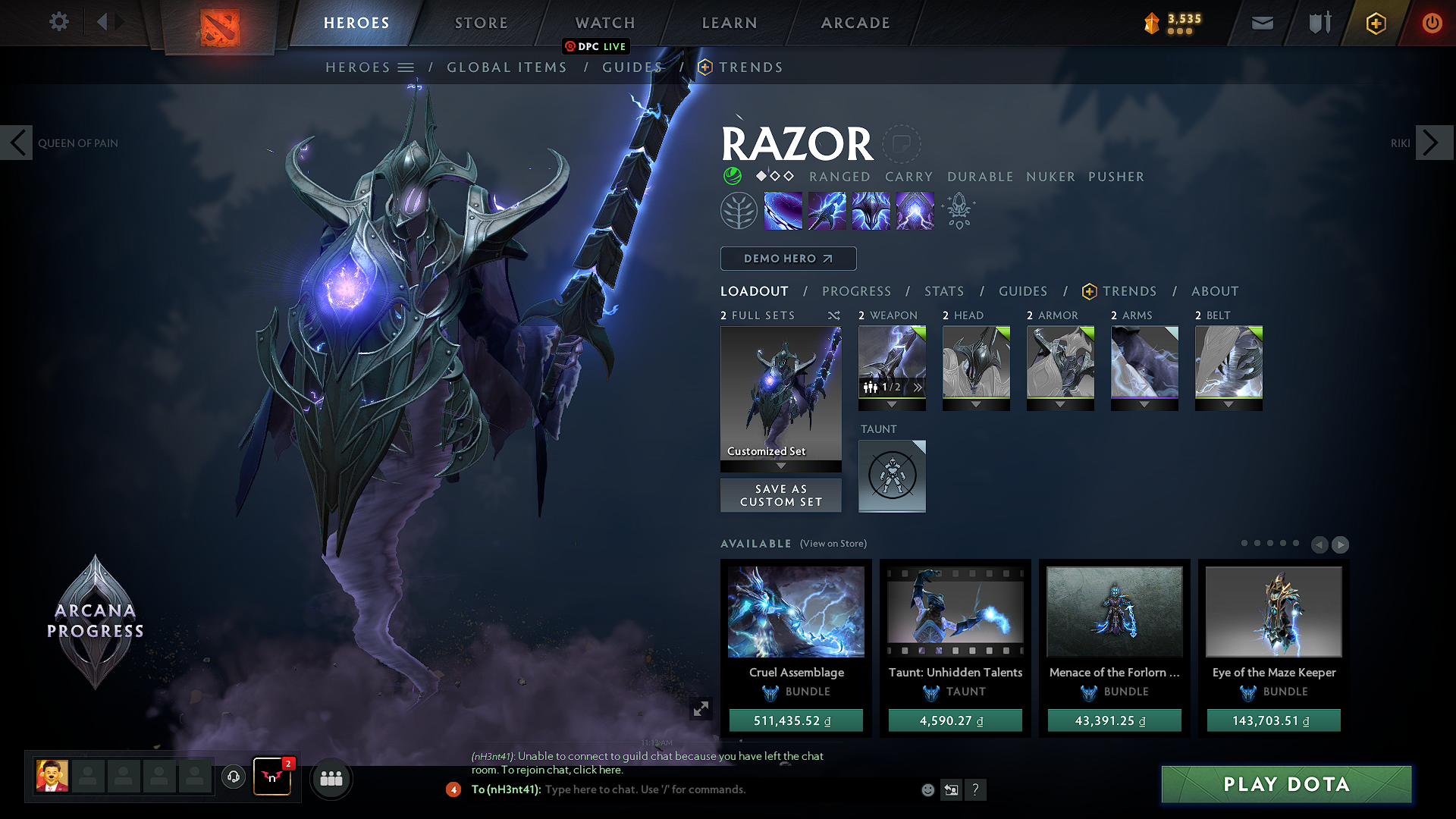Select the Plasma Field ability icon
The height and width of the screenshot is (819, 1456).
[x=783, y=210]
